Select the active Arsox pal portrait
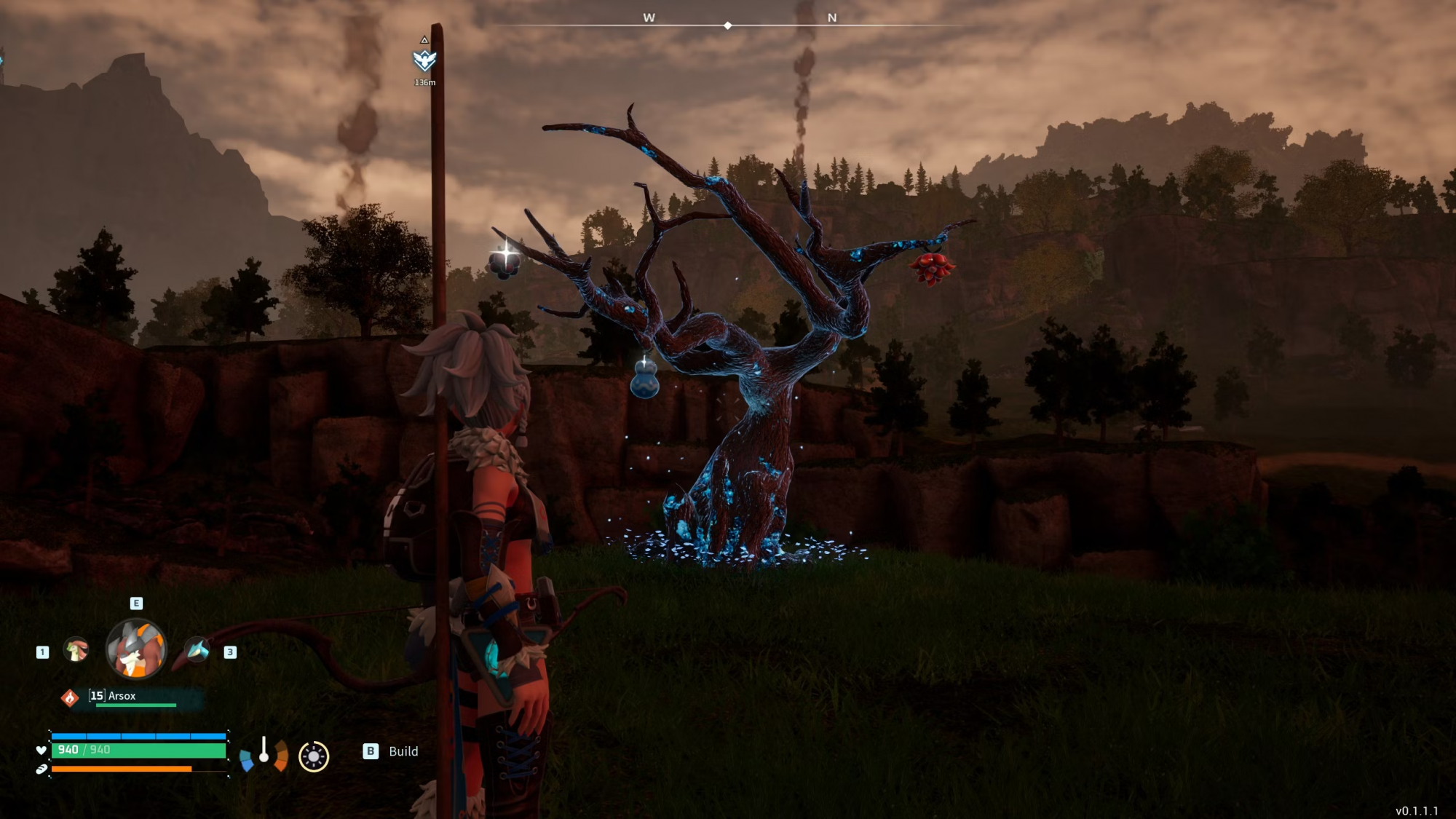 tap(136, 649)
